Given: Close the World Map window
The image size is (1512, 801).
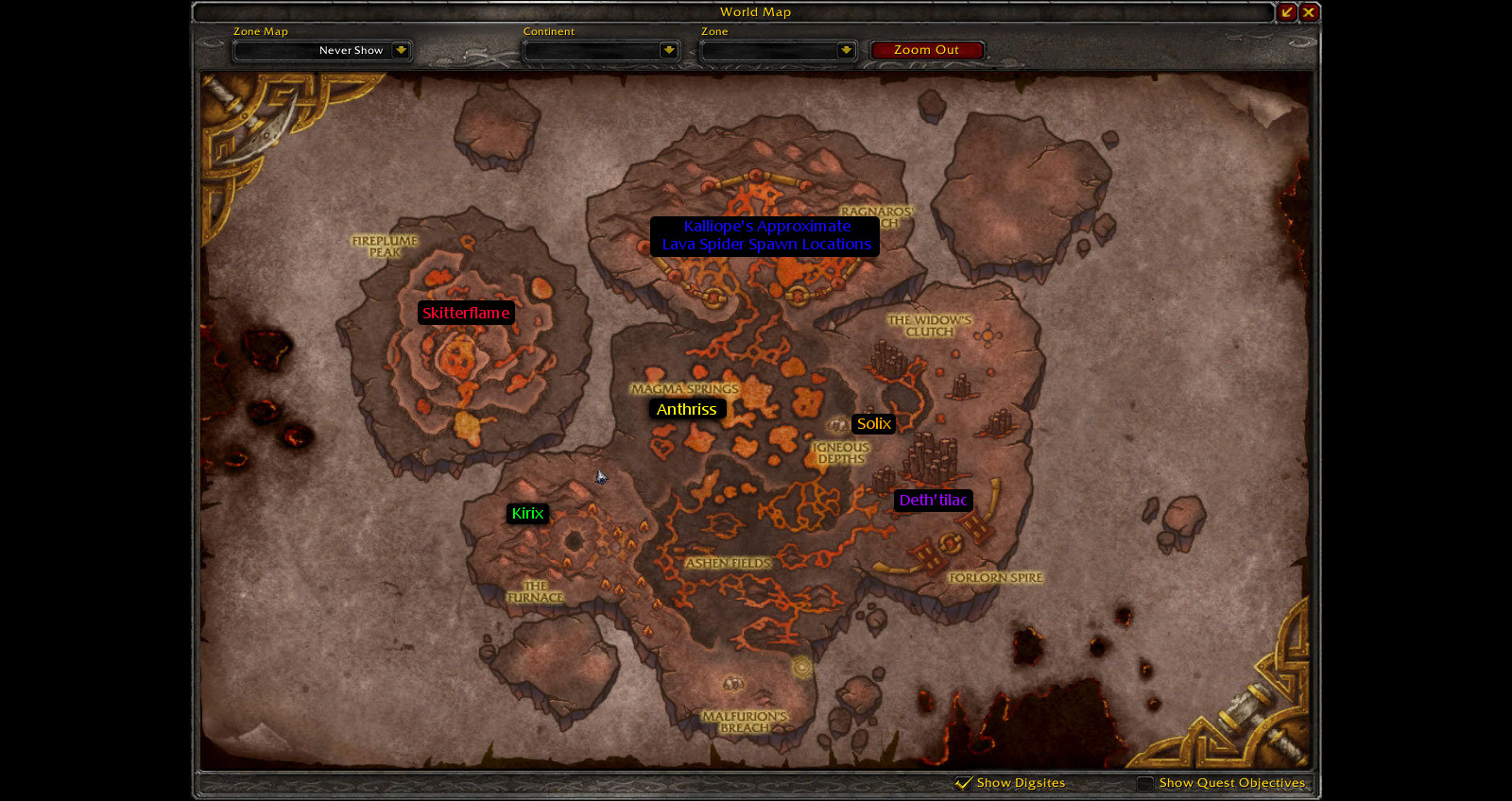Looking at the screenshot, I should [1309, 12].
